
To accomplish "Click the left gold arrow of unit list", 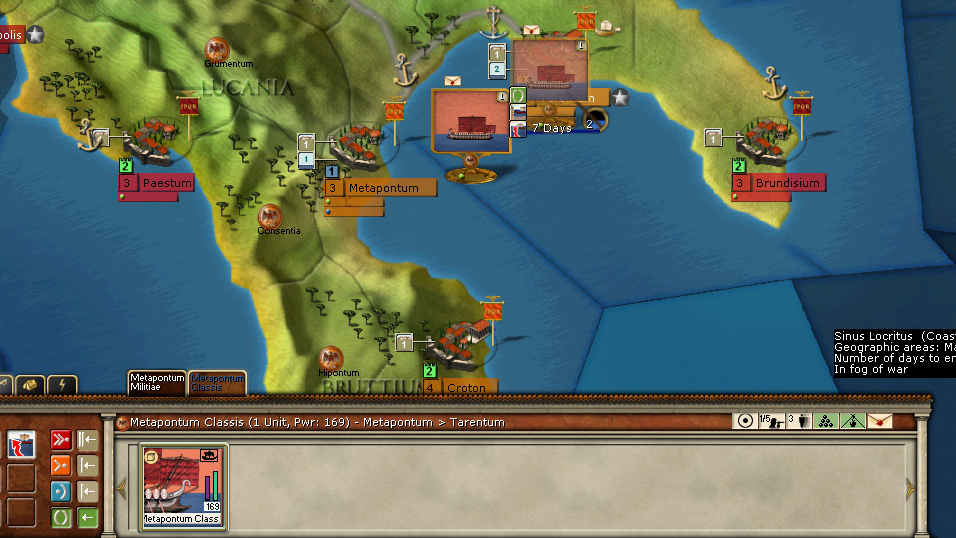I will [x=122, y=488].
